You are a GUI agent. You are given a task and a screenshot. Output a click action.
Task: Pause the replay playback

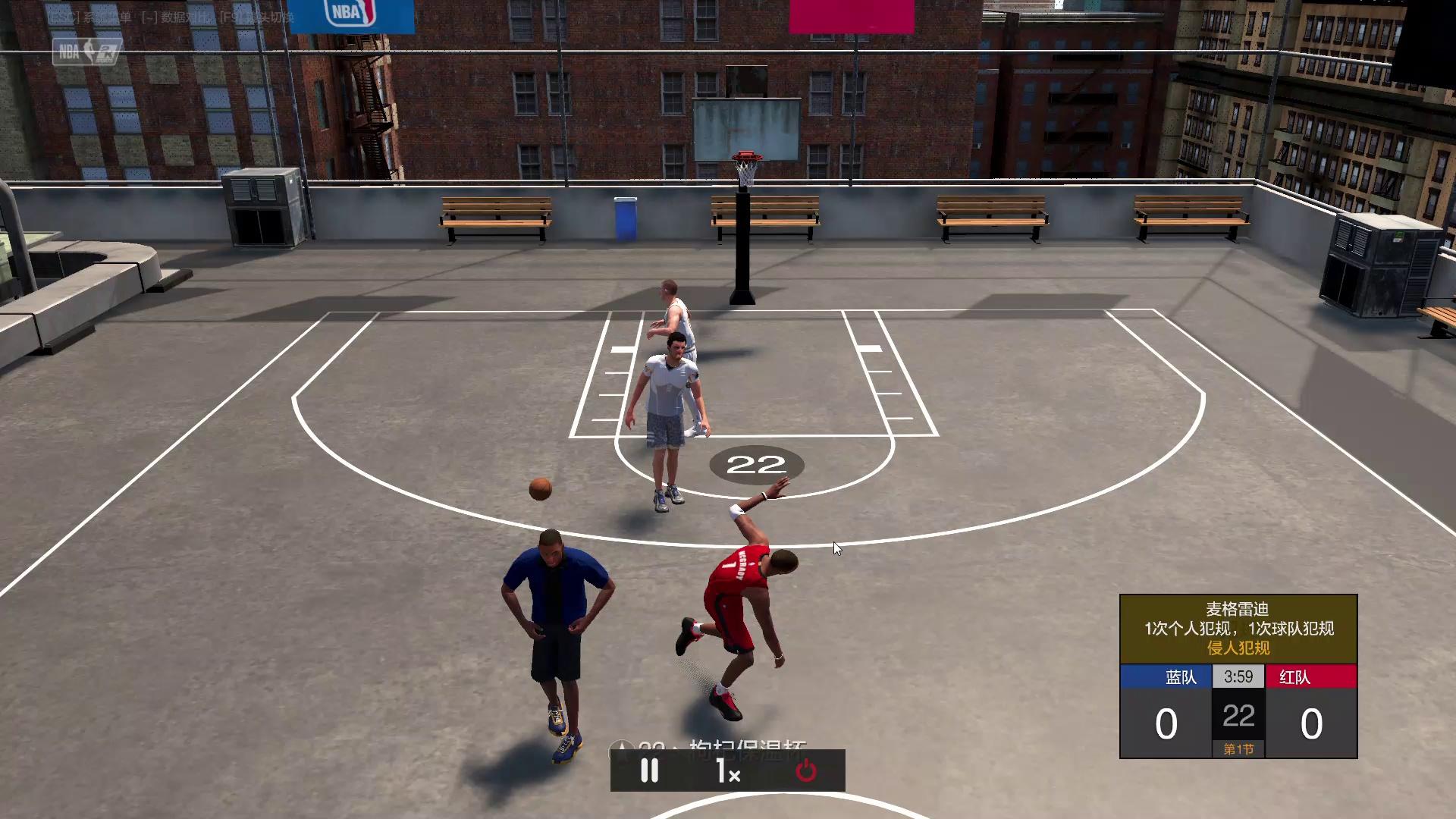[650, 771]
